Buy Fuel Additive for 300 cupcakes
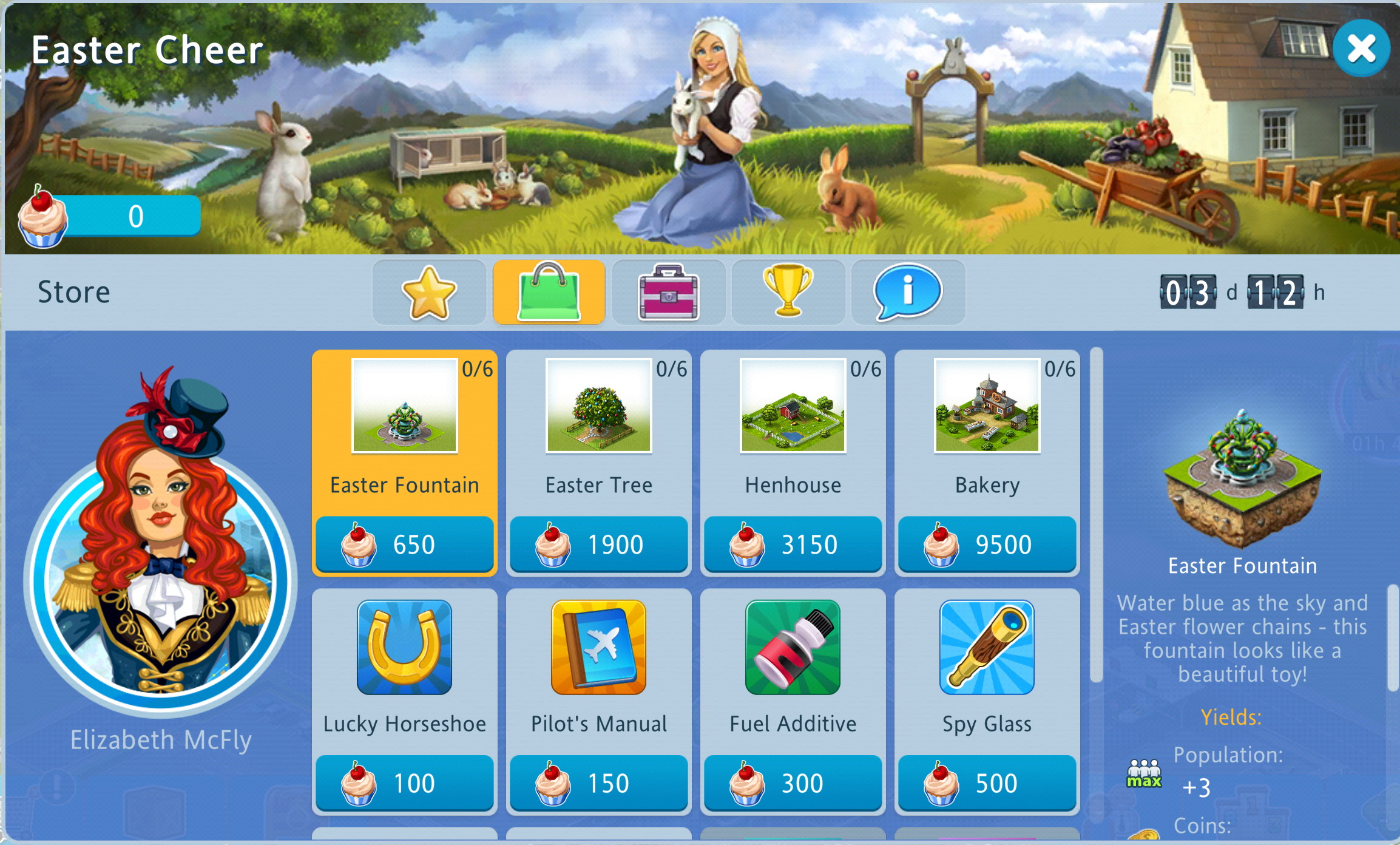The image size is (1400, 845). [793, 782]
